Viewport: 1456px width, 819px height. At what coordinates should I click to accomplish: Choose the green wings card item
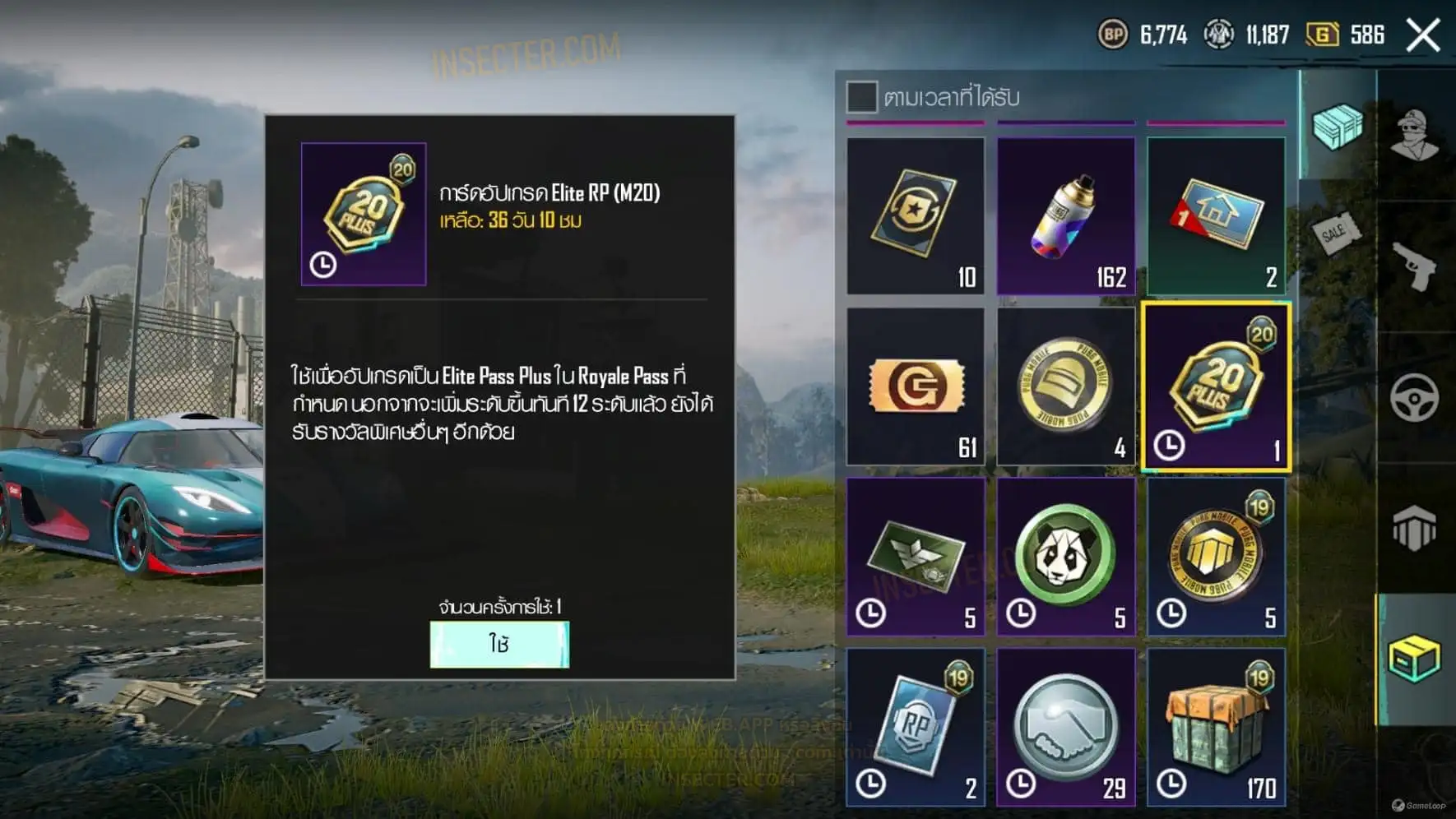[916, 557]
